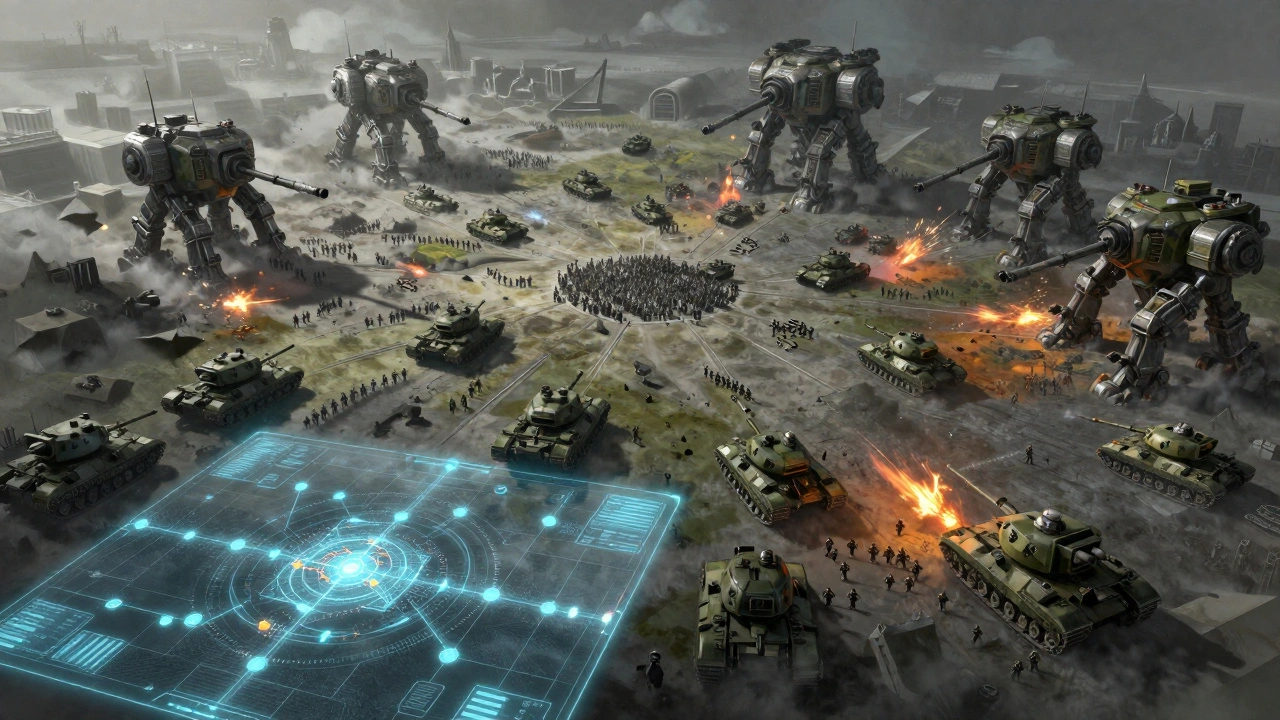The image size is (1280, 720).
Task: Select the bright central node of the tactical map
Action: tap(349, 568)
